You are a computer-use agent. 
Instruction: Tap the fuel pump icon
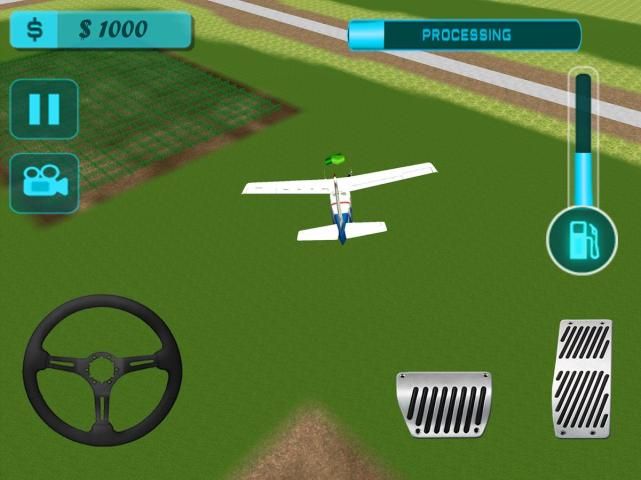pyautogui.click(x=582, y=242)
